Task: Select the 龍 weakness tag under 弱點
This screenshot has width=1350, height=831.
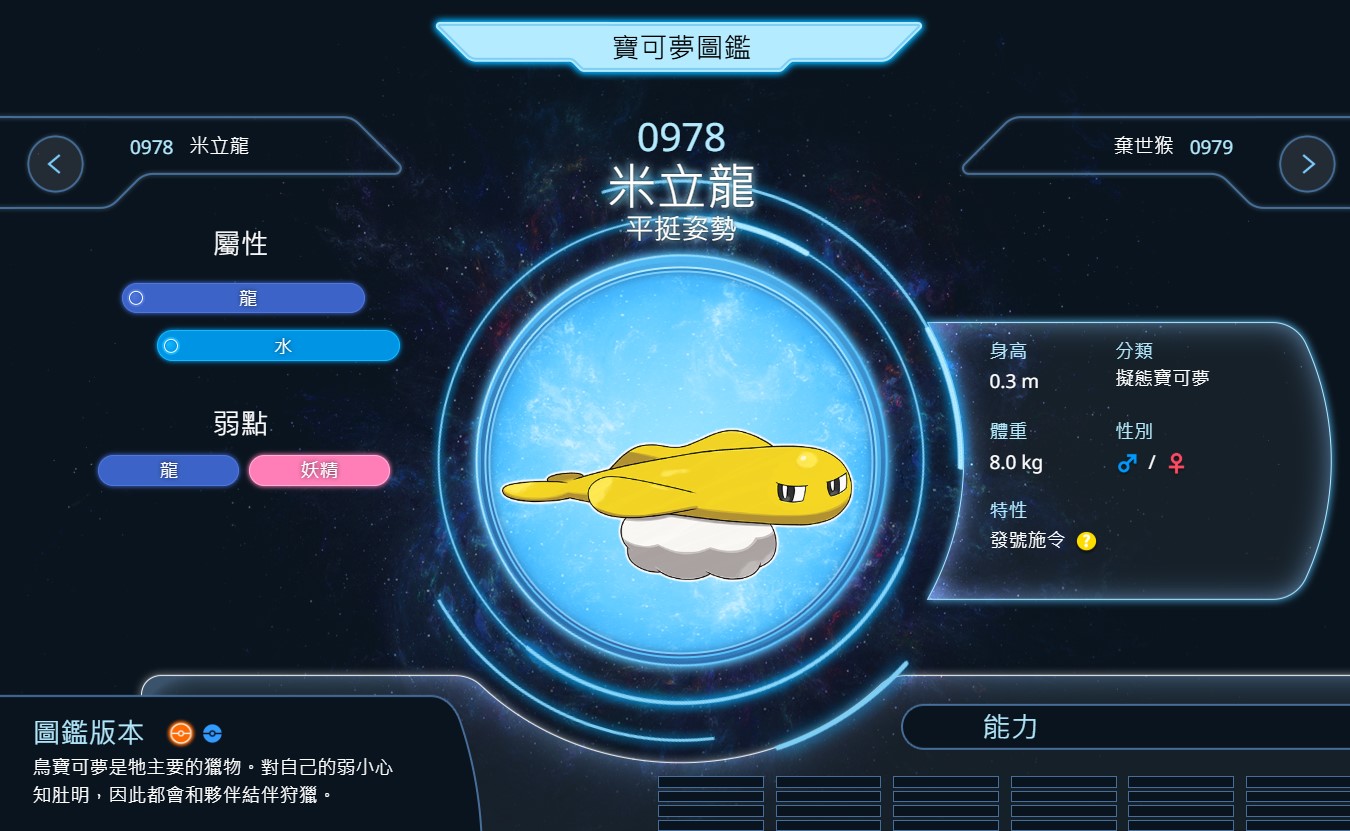Action: click(168, 470)
